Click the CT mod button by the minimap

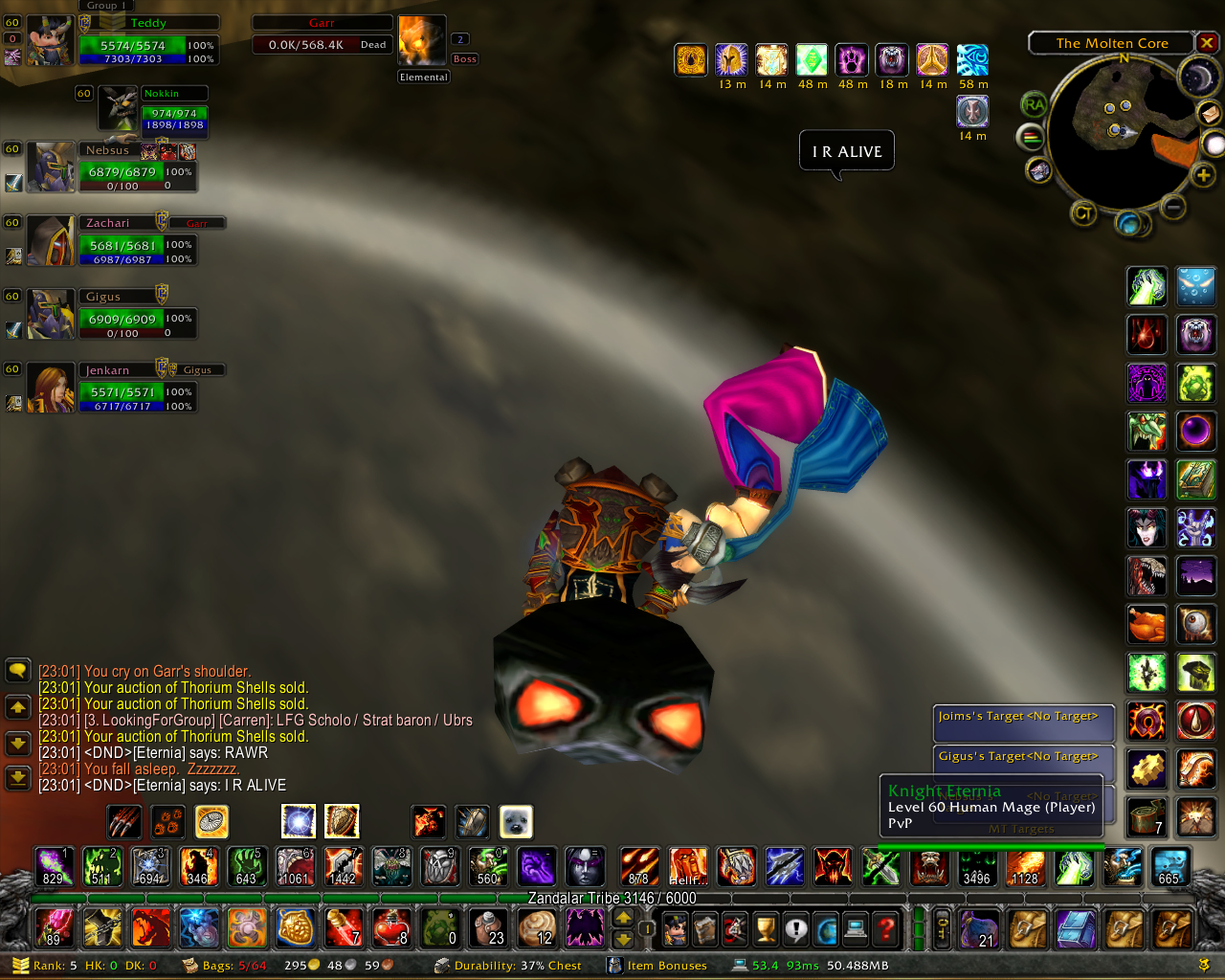point(1083,212)
